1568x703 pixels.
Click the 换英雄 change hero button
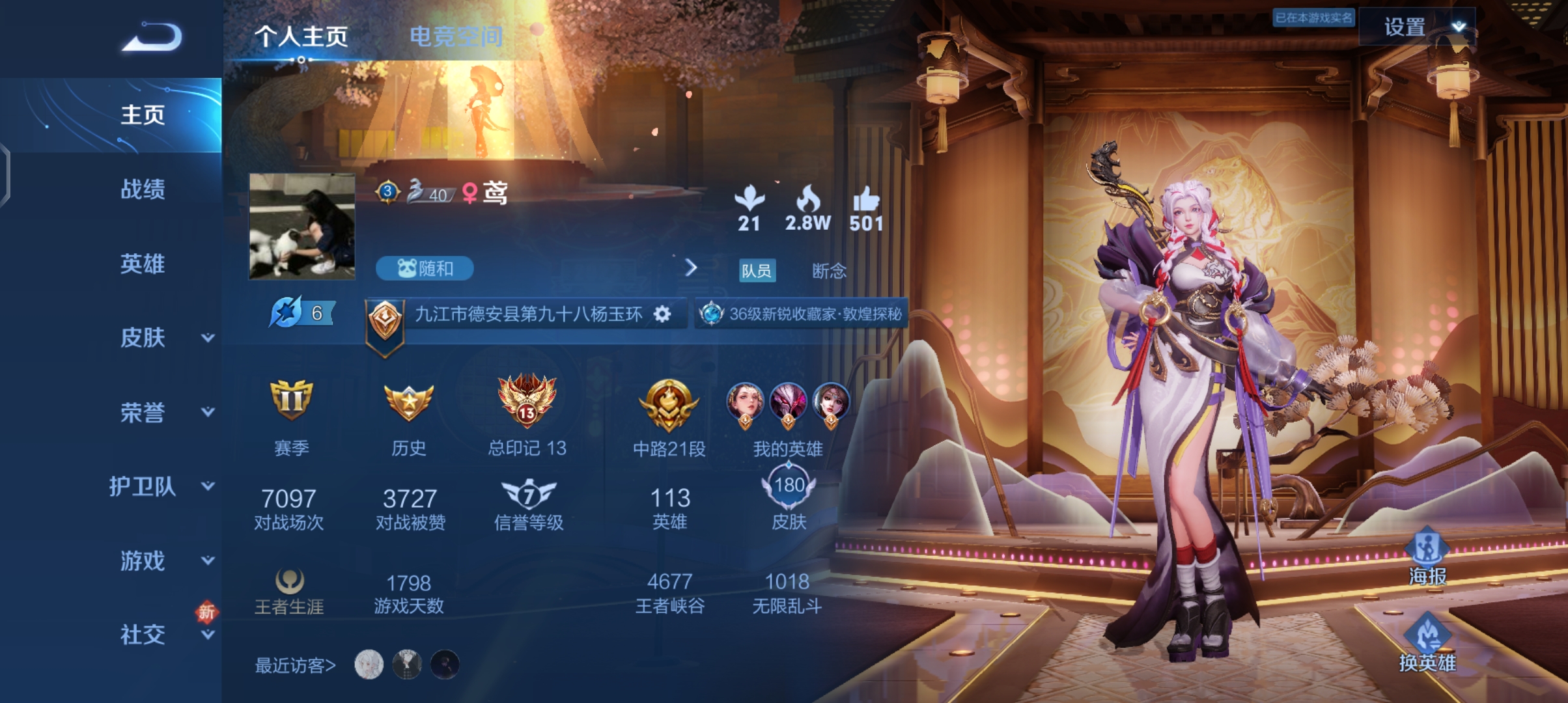(x=1427, y=644)
